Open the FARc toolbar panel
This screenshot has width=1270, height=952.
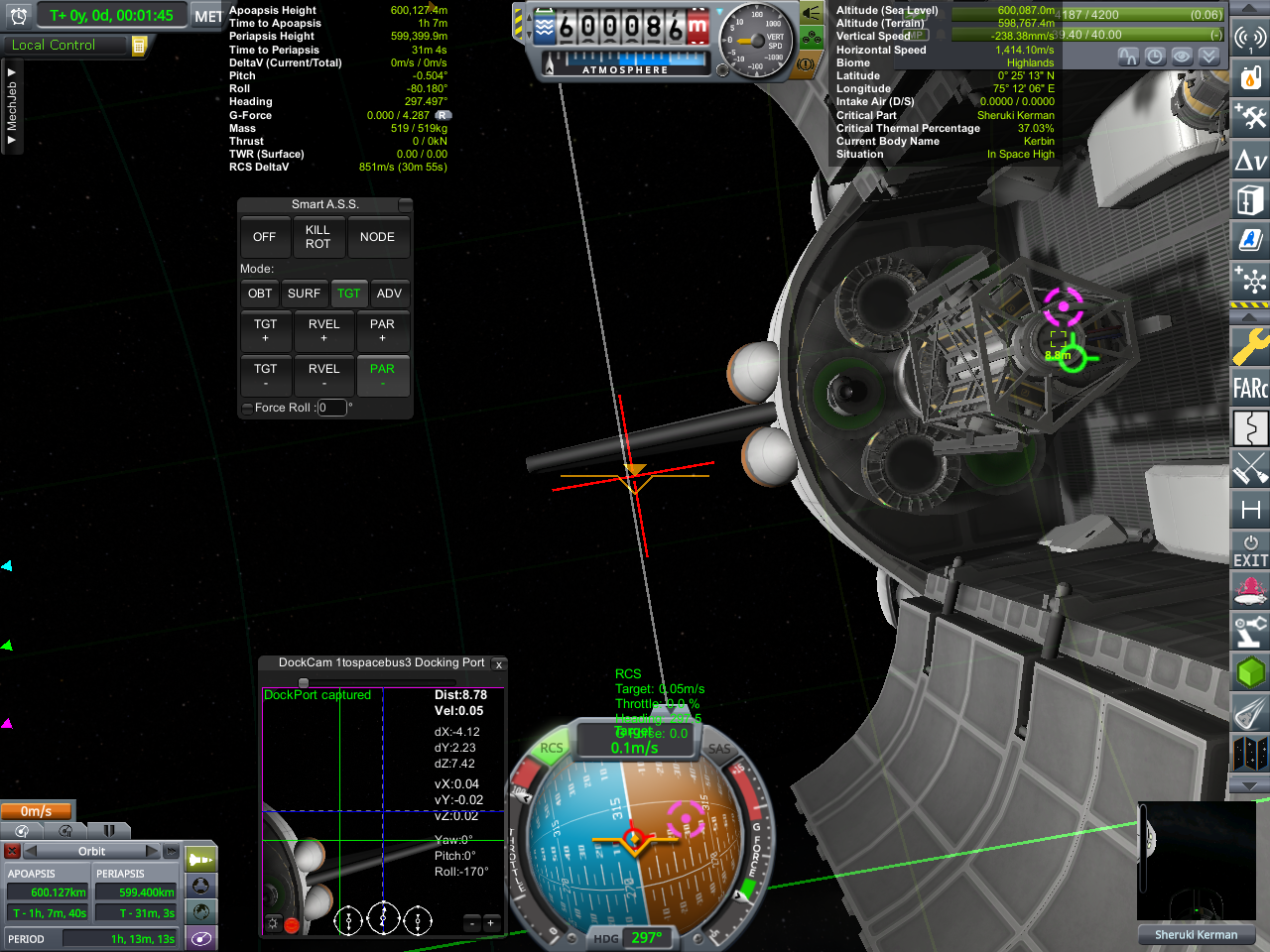point(1250,388)
